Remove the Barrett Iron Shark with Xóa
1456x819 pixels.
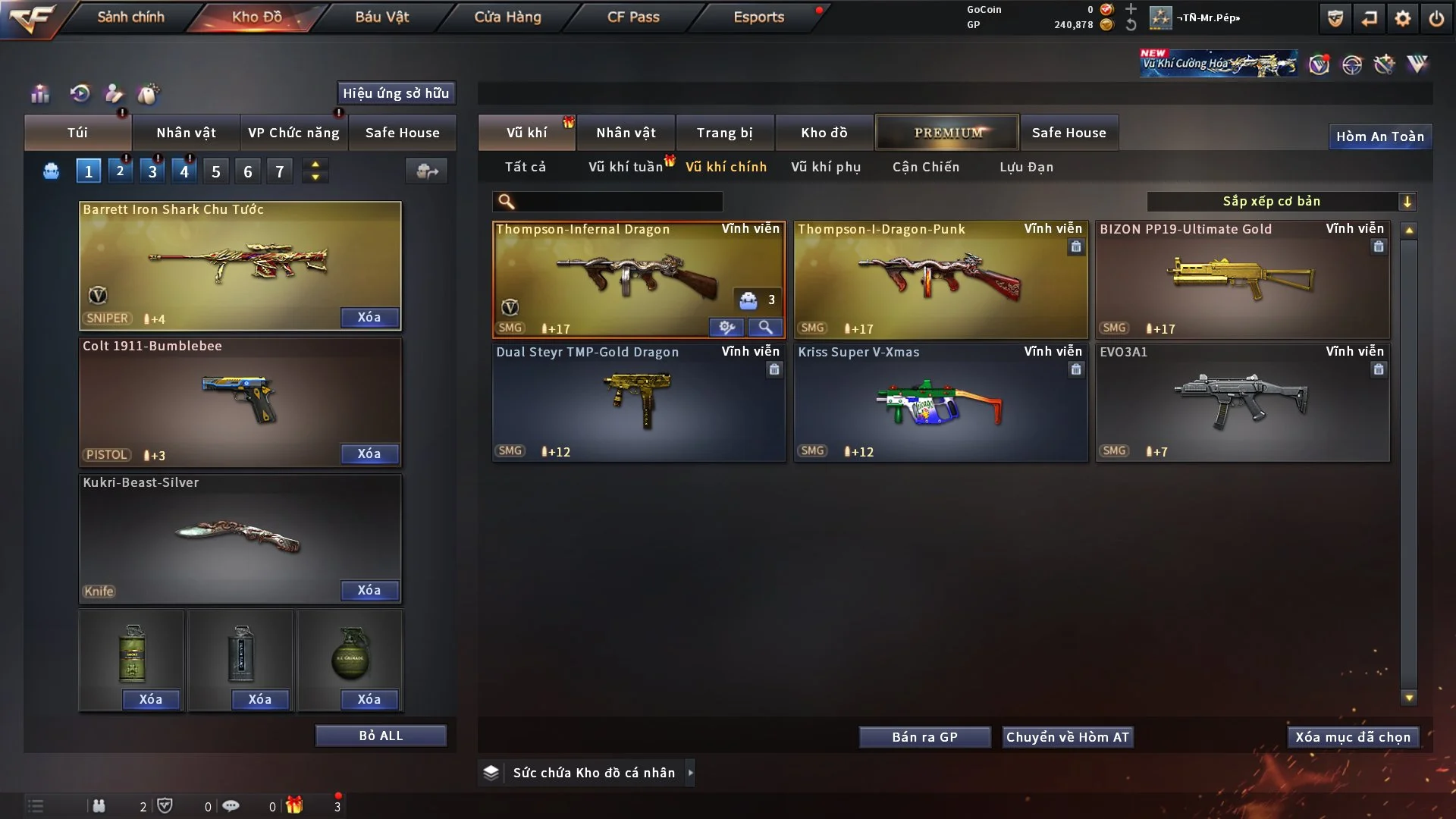[369, 317]
